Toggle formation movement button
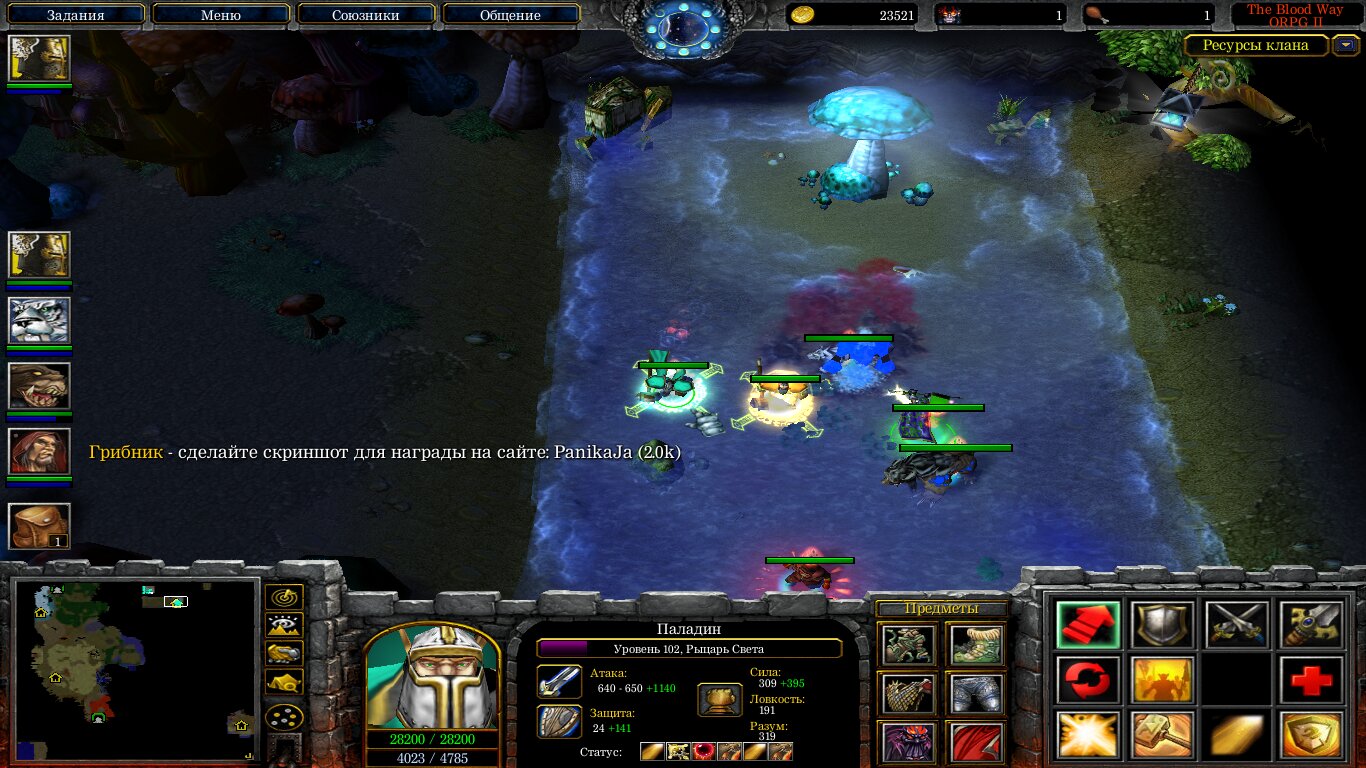Screen dimensions: 1366x768 pyautogui.click(x=285, y=718)
